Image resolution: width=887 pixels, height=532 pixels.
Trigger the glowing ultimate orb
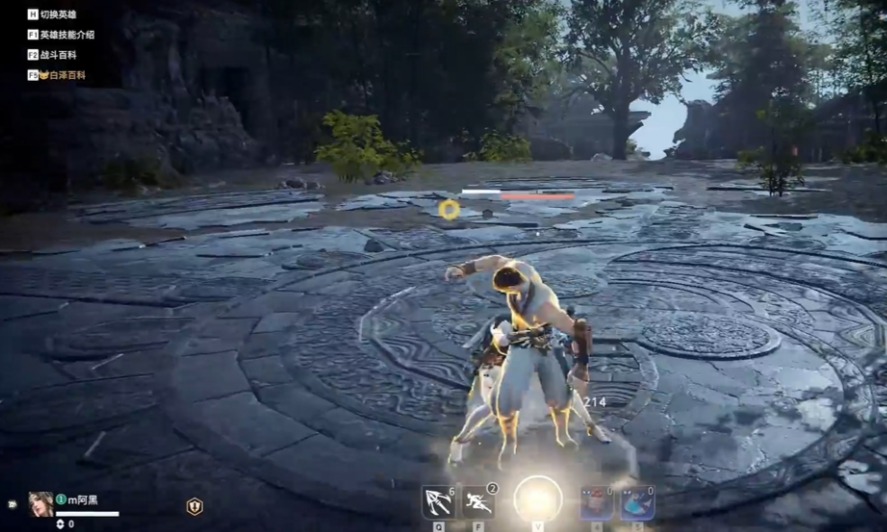point(538,498)
